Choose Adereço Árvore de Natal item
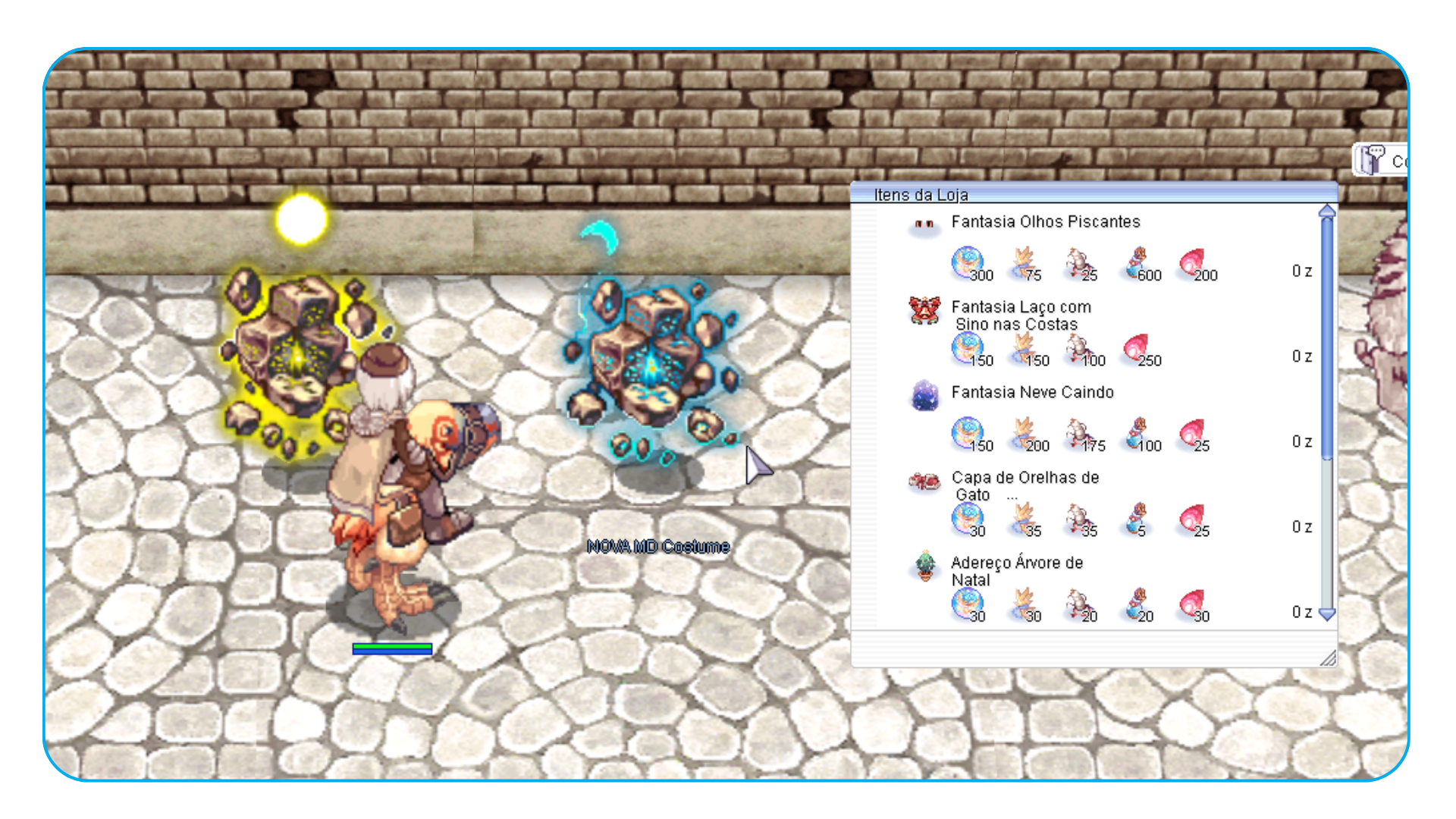The image size is (1456, 819). point(1016,570)
